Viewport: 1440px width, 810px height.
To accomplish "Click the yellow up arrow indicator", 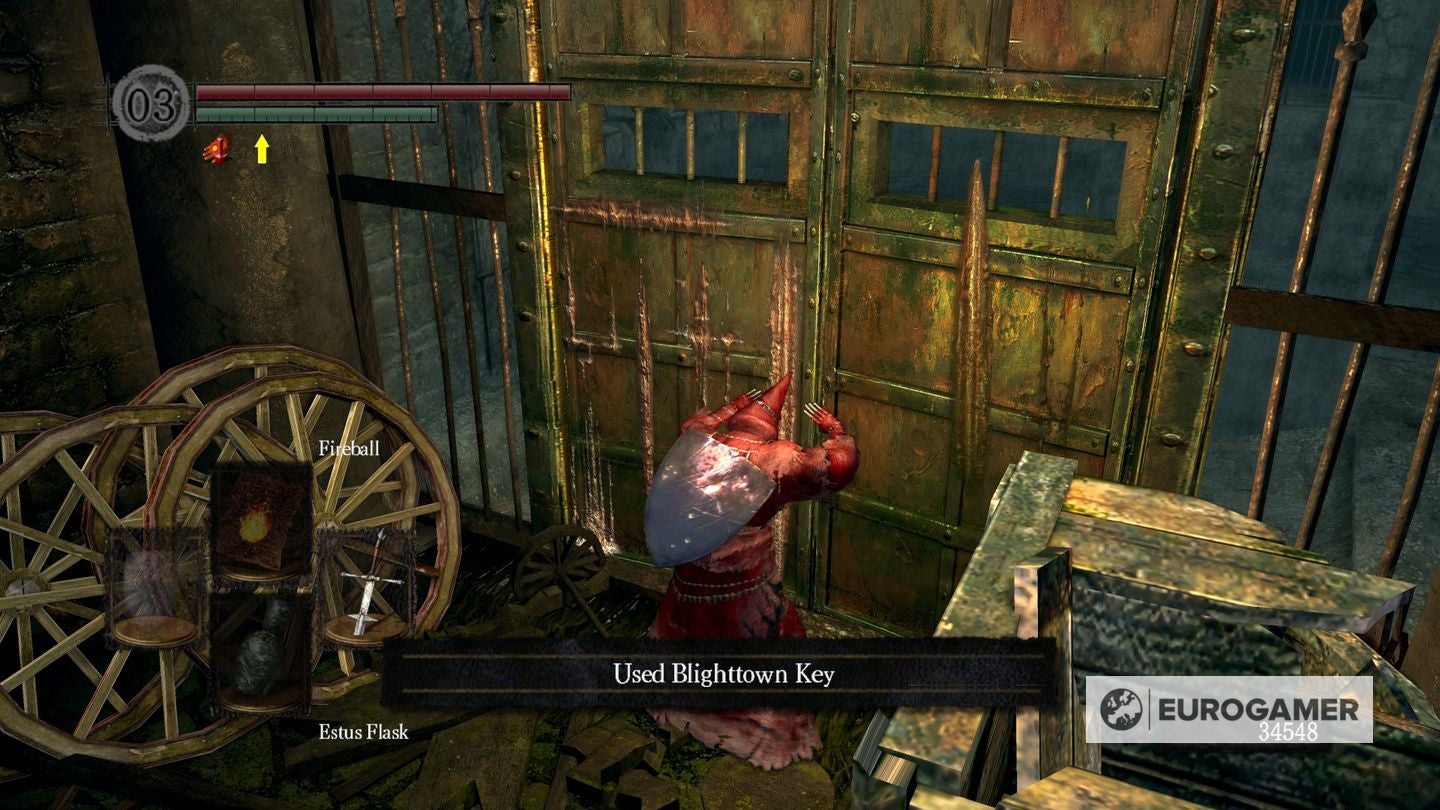I will point(261,148).
